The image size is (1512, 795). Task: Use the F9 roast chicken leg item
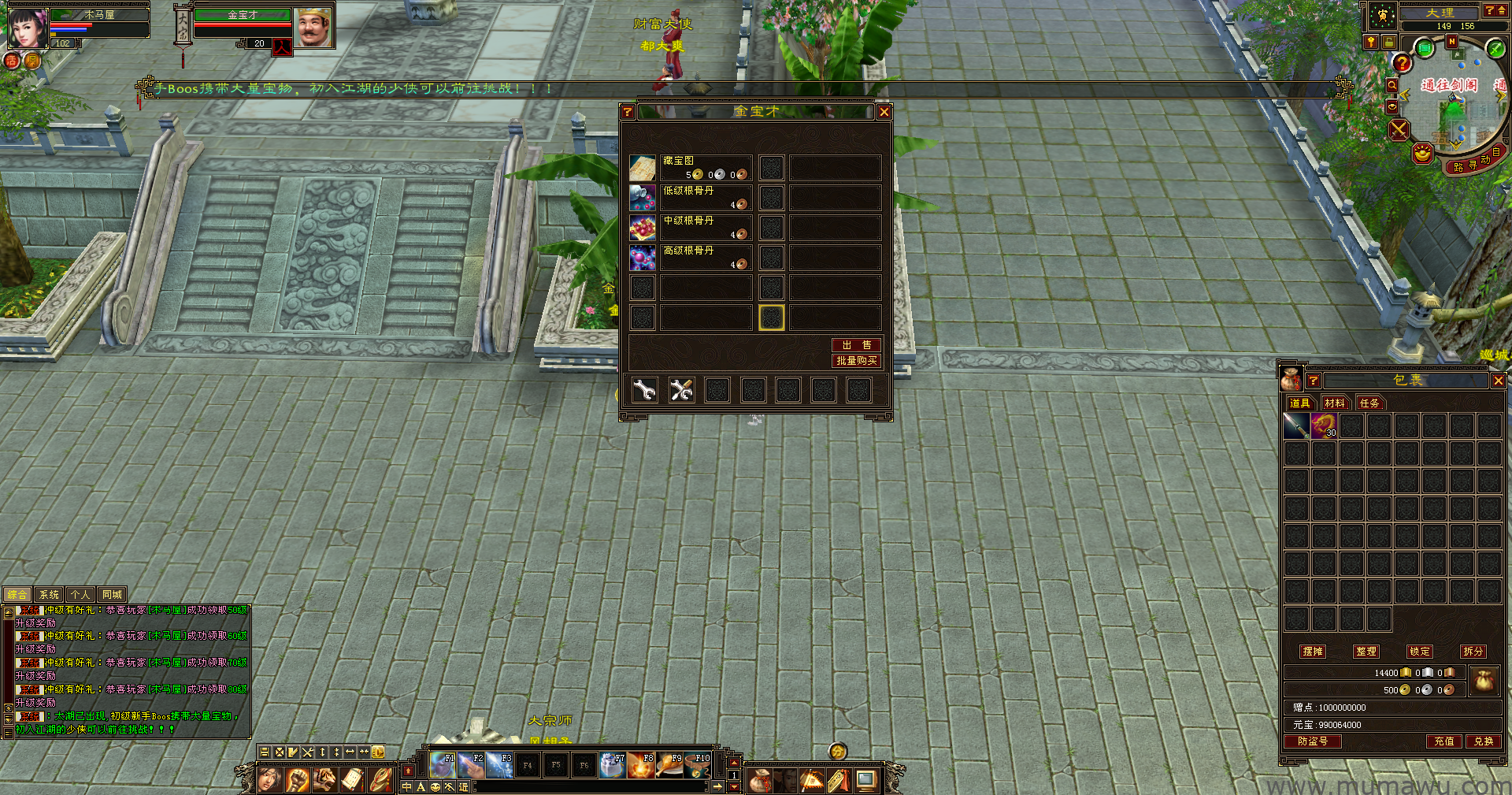click(669, 765)
